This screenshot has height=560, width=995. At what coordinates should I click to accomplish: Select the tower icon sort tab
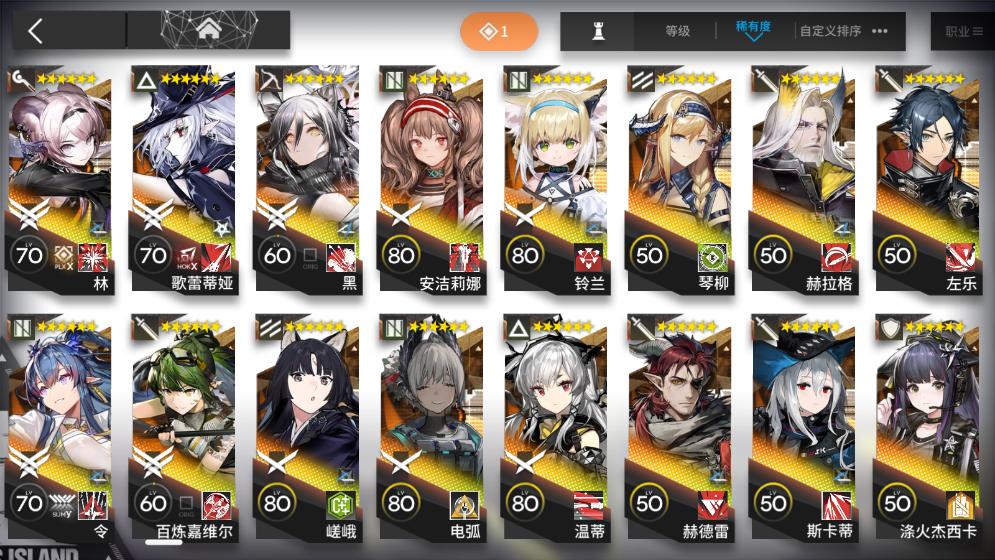(599, 31)
